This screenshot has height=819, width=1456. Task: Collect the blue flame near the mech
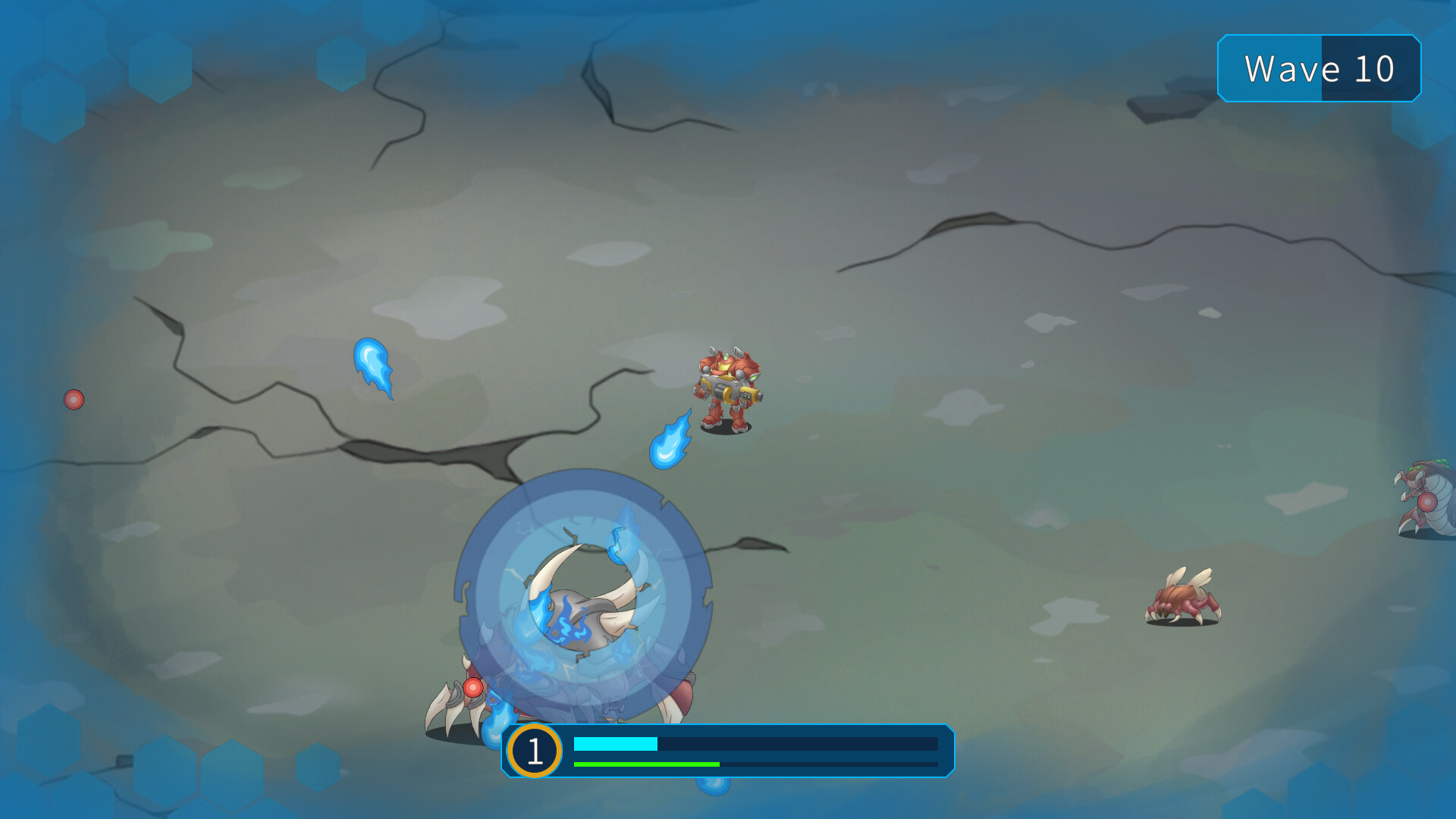669,447
